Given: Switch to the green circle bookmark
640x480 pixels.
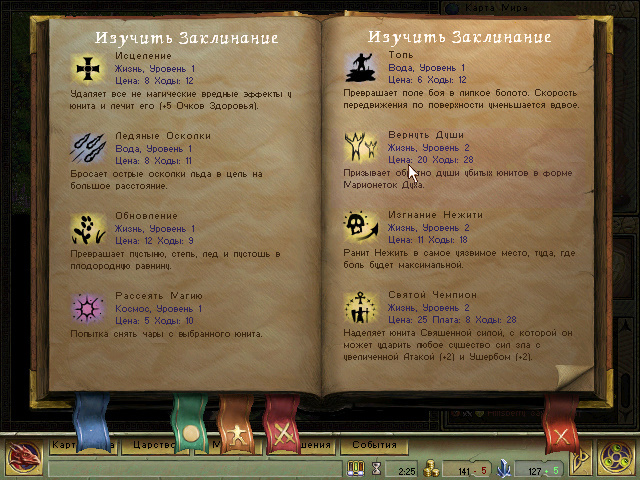Looking at the screenshot, I should [x=188, y=423].
